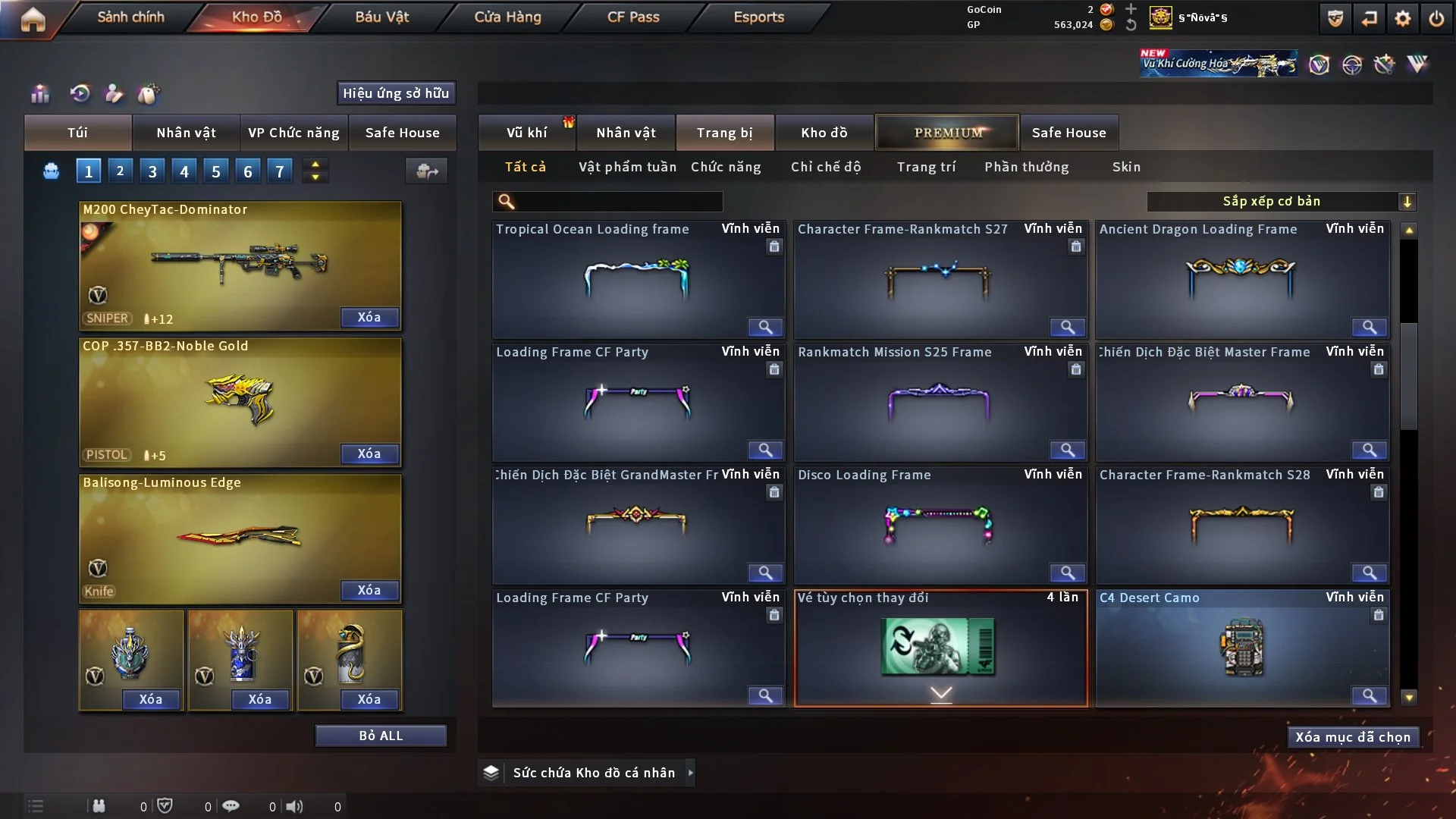Click the power exit icon

pyautogui.click(x=1436, y=18)
